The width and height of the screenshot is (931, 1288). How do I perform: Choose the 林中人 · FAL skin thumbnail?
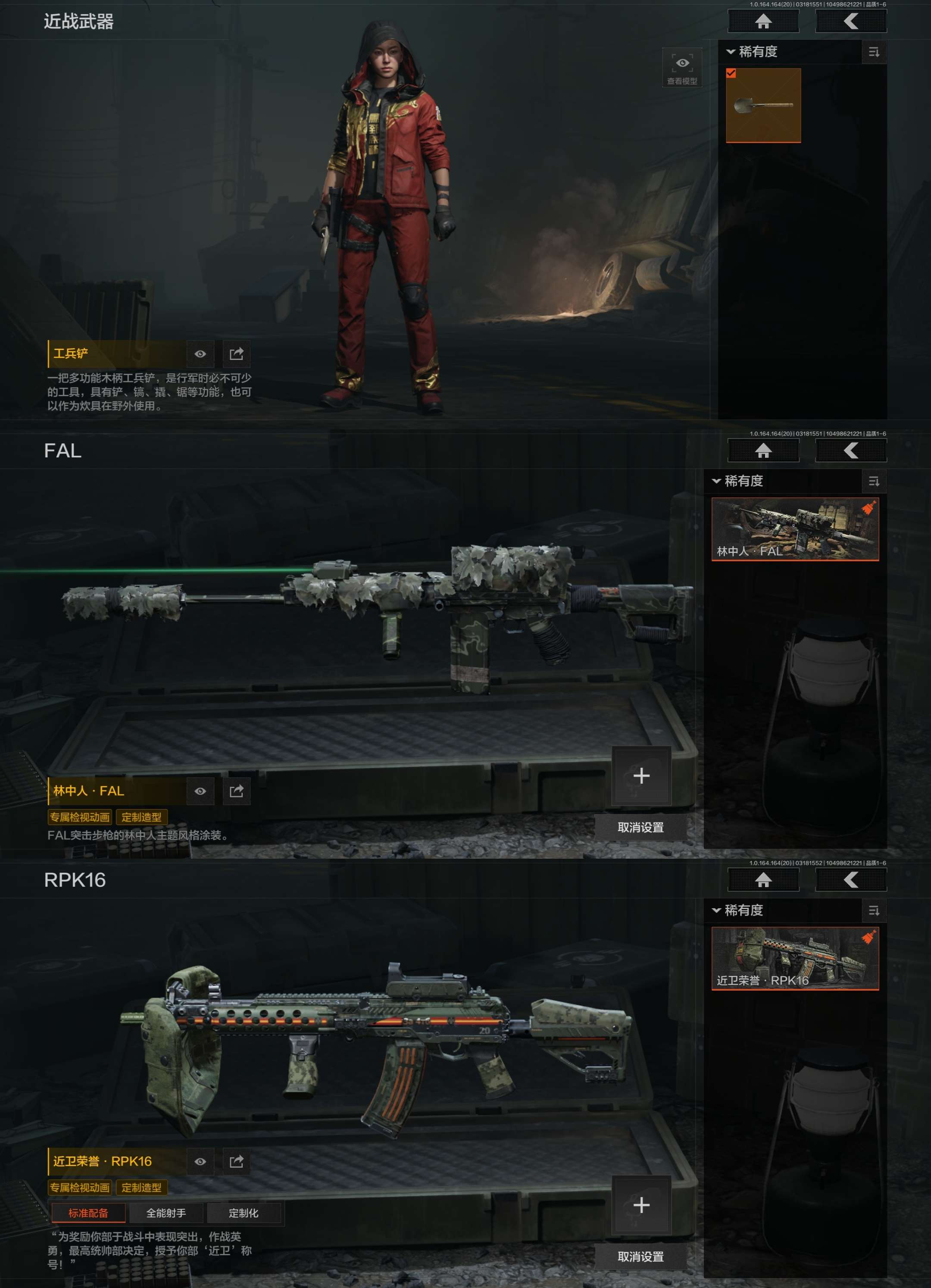click(x=795, y=529)
